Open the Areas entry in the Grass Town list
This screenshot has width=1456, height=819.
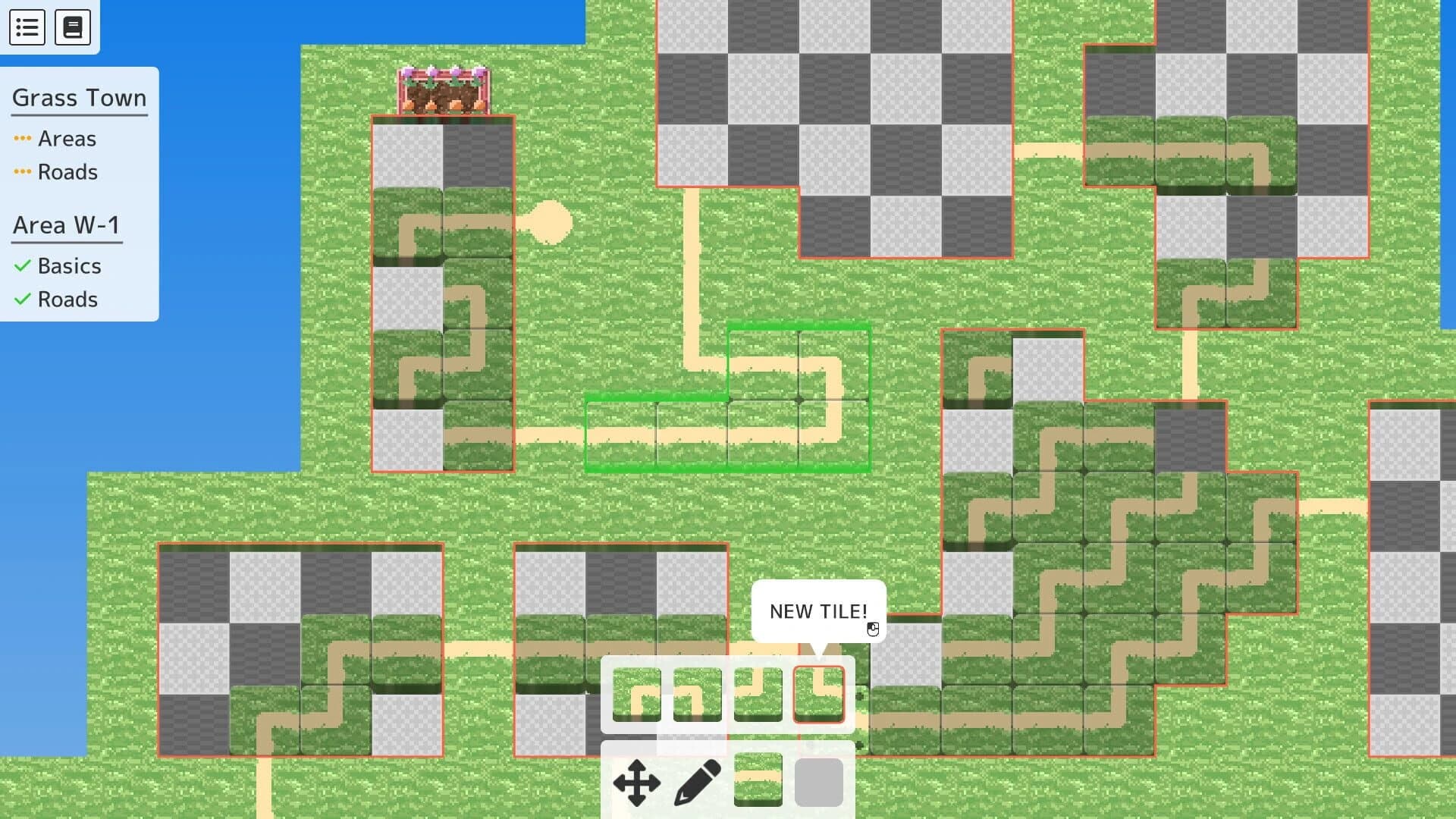[x=67, y=139]
